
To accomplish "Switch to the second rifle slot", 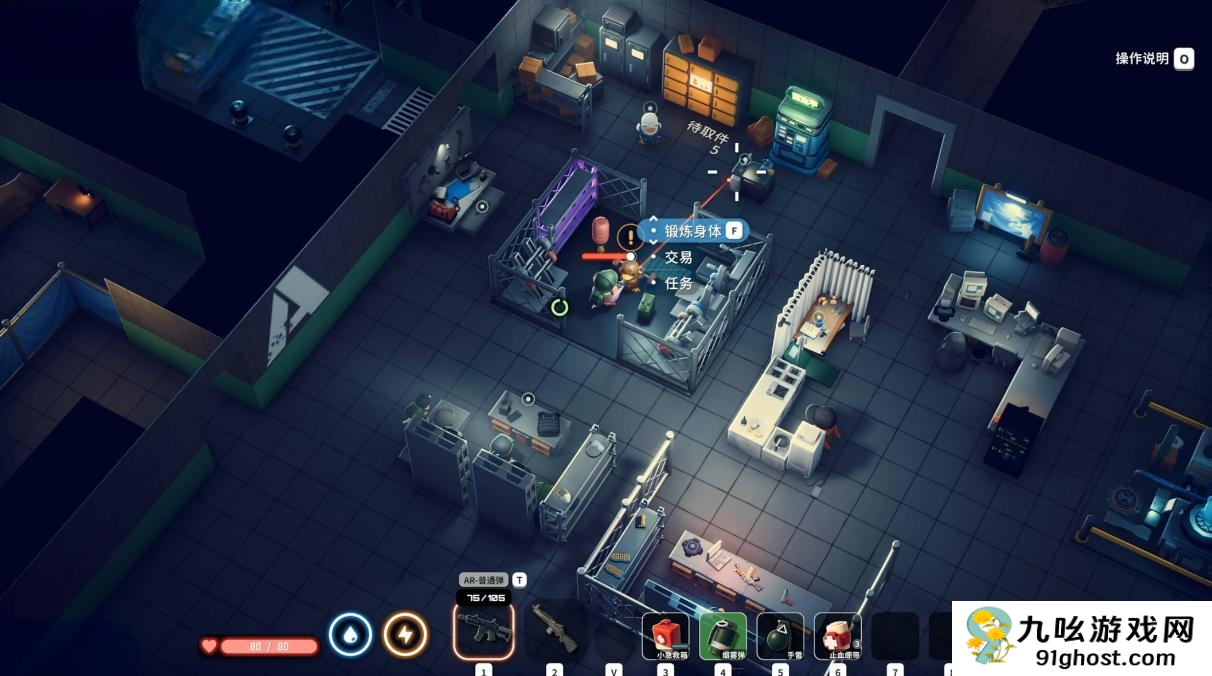I will [554, 630].
